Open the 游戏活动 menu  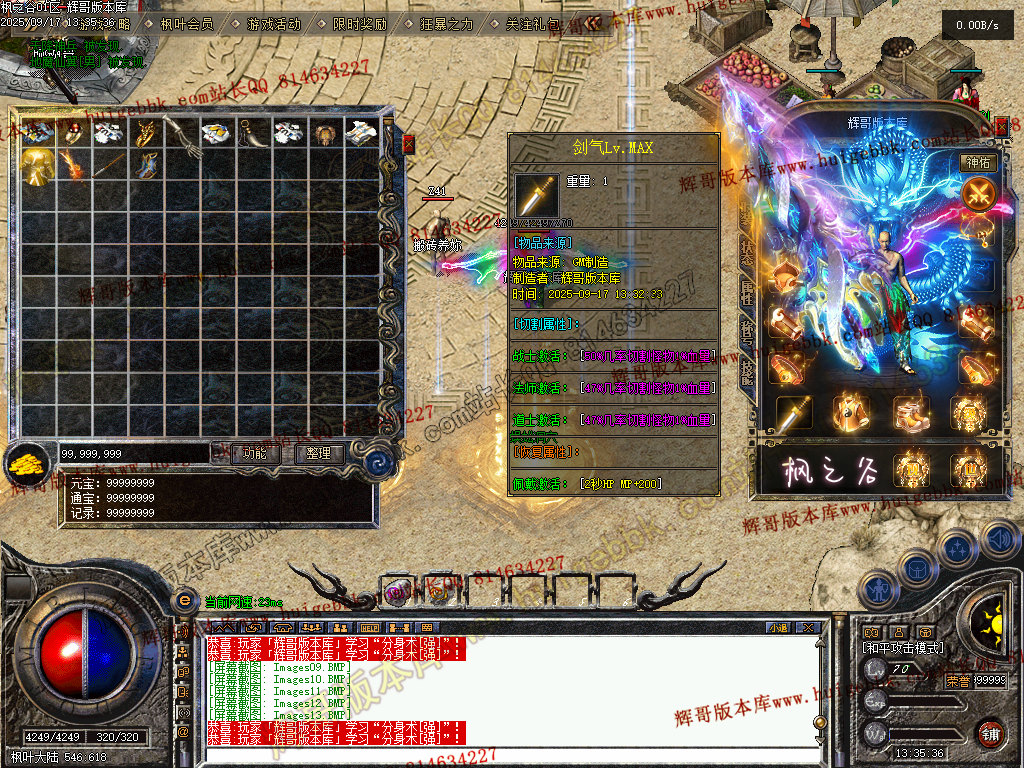click(273, 24)
